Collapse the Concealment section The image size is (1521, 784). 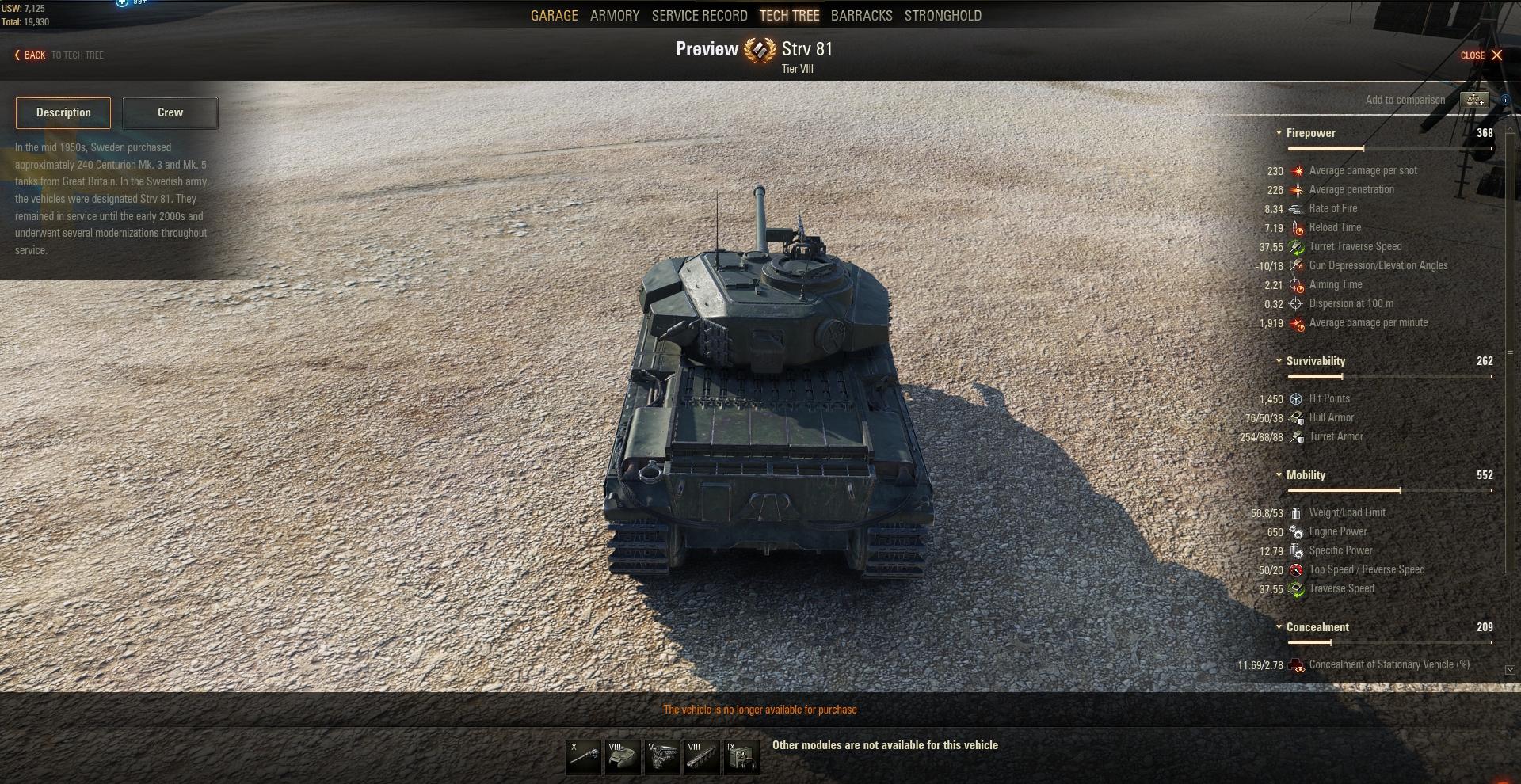click(x=1279, y=627)
